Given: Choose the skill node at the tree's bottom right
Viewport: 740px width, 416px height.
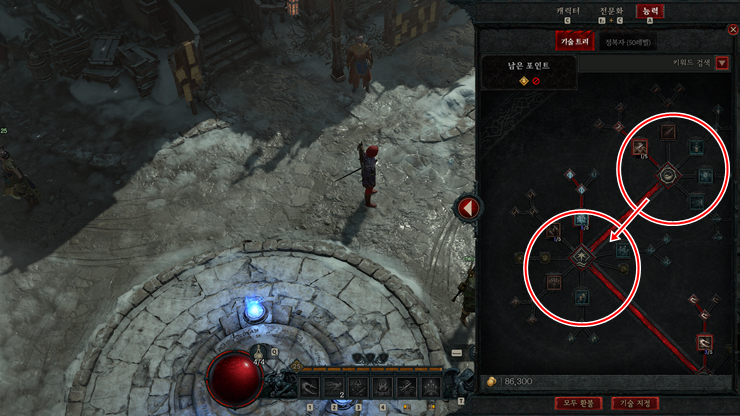Looking at the screenshot, I should click(703, 343).
